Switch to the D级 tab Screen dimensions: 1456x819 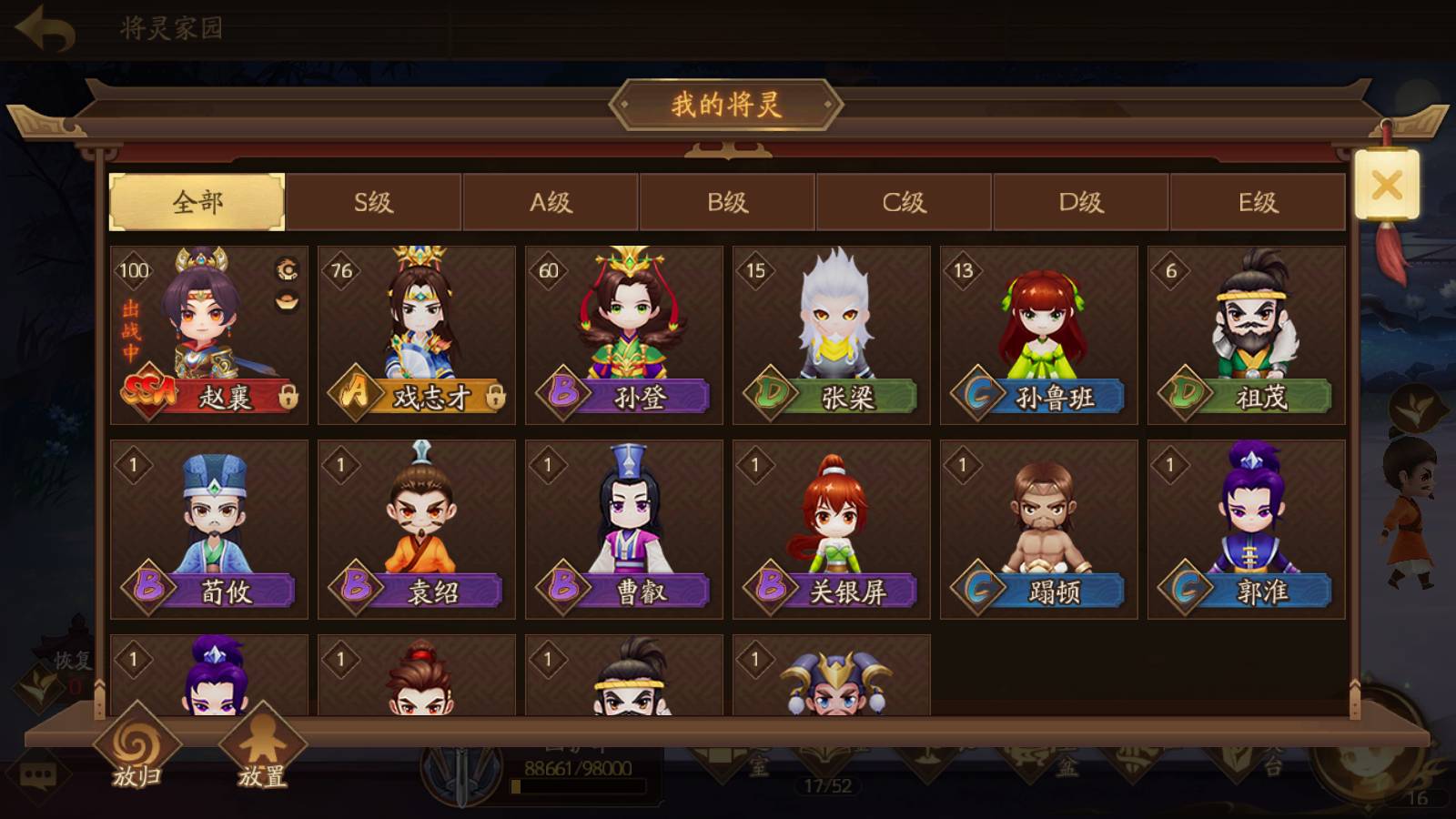pos(1080,202)
